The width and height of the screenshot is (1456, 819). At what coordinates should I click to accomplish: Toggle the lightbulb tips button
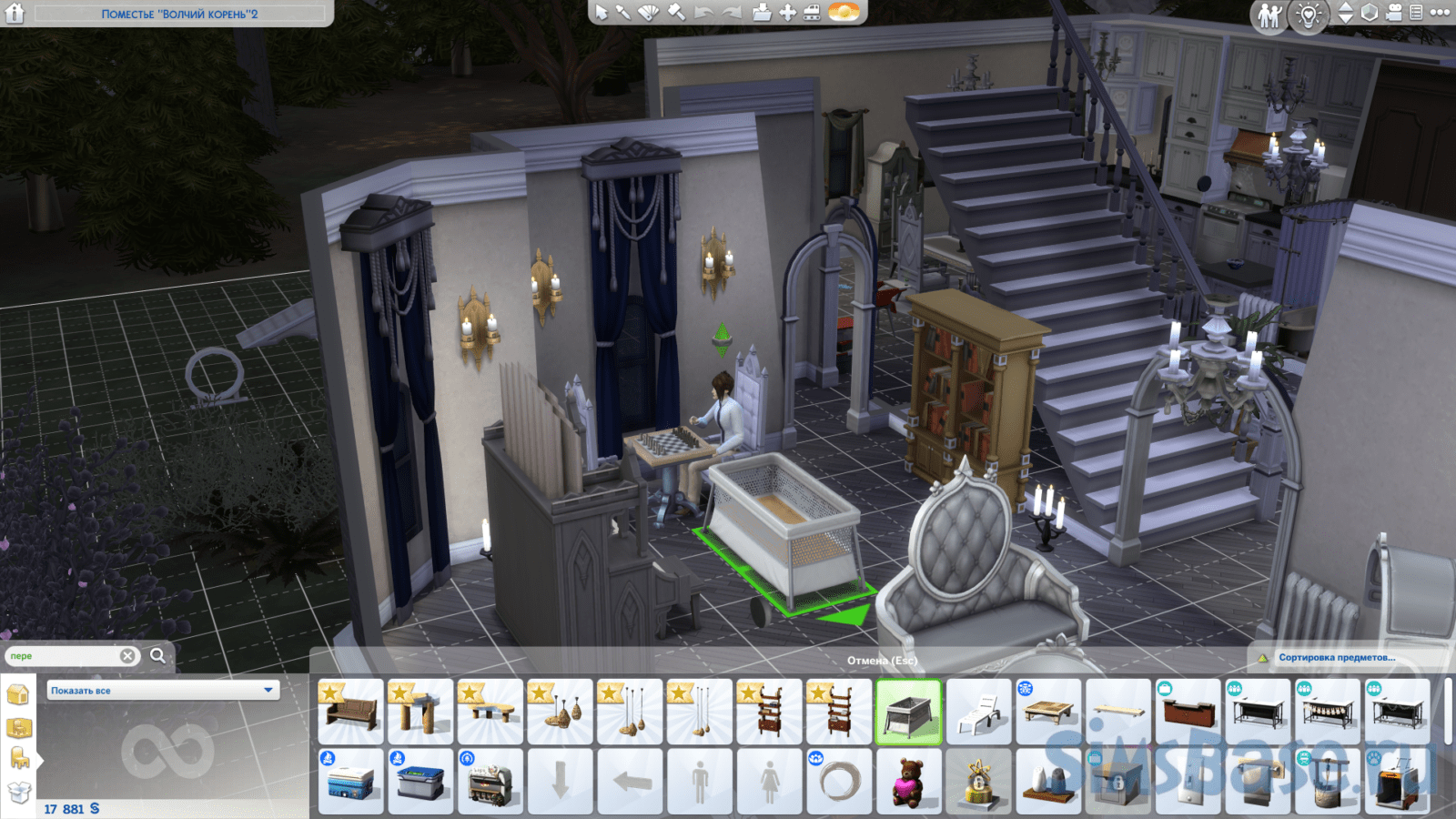point(1309,15)
